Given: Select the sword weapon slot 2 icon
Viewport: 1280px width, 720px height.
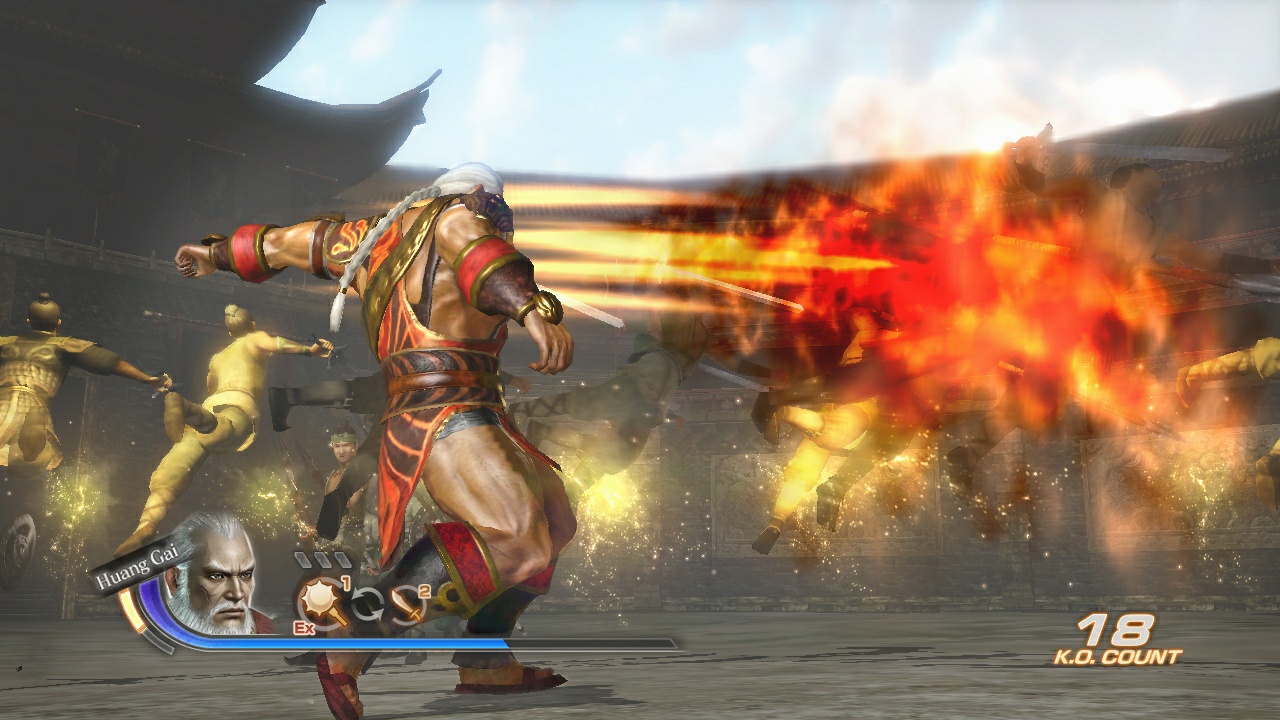Looking at the screenshot, I should pos(408,604).
